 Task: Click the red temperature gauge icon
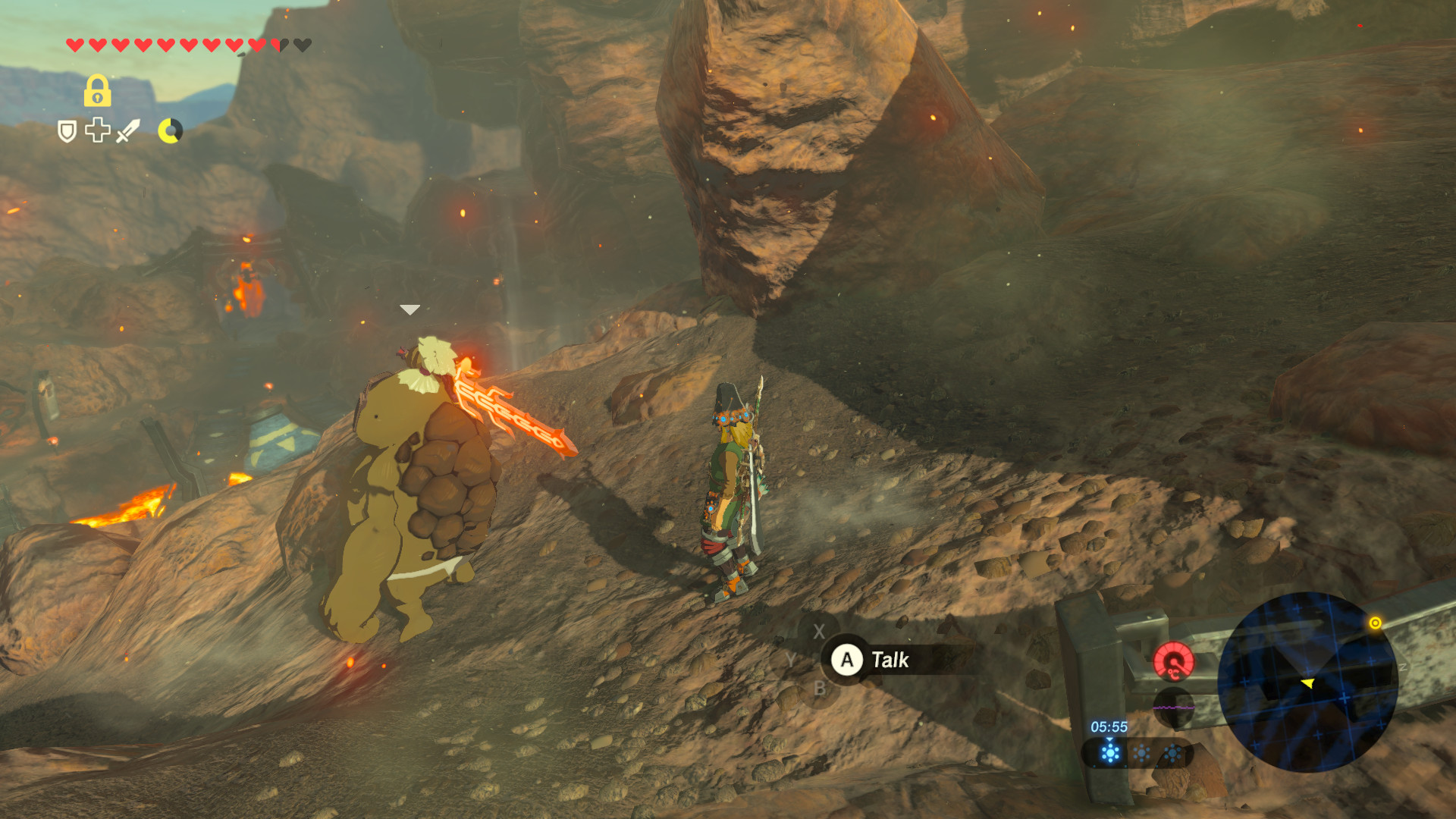pos(1174,661)
